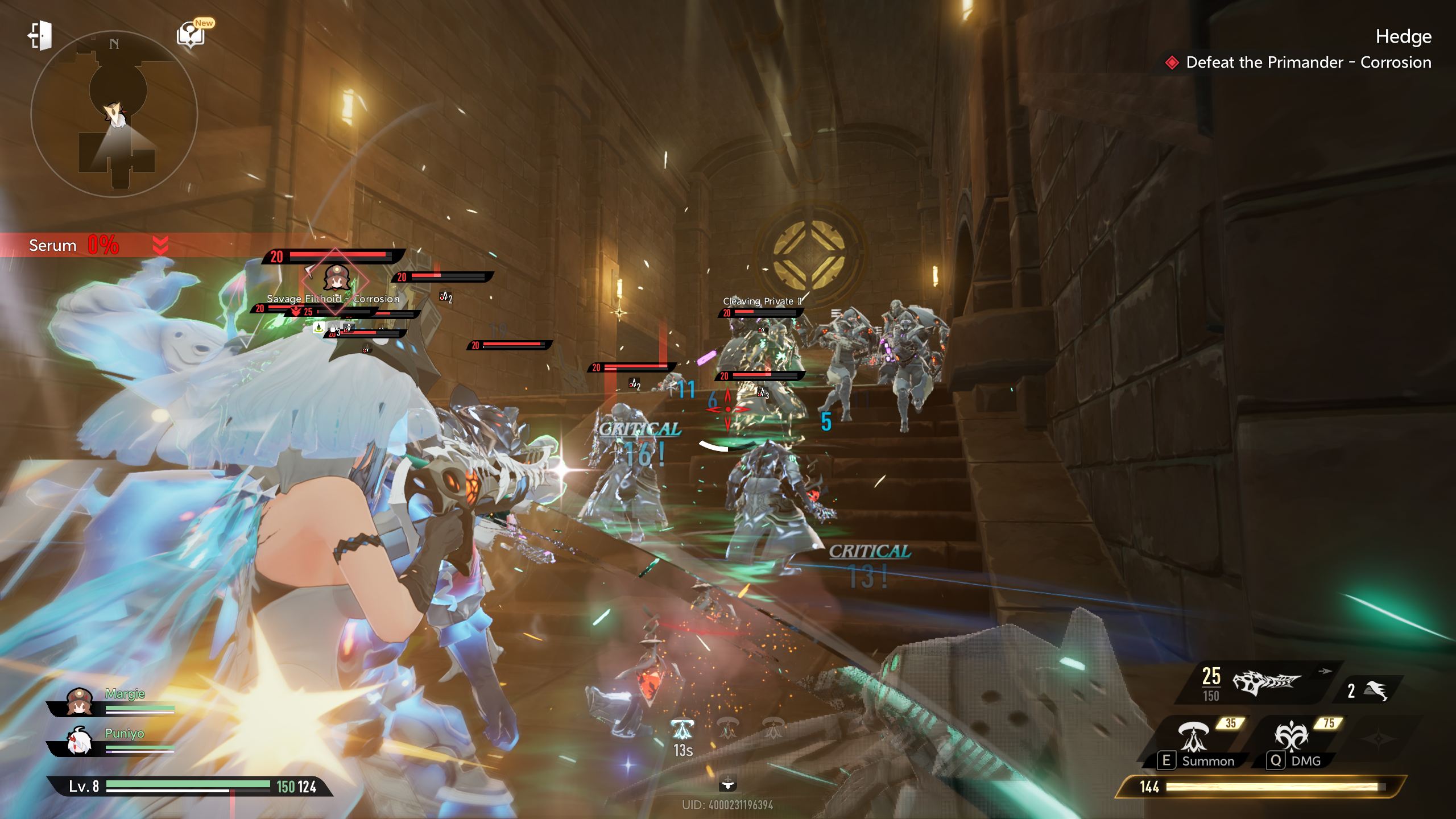
Task: Open the circular minimap
Action: tap(114, 114)
